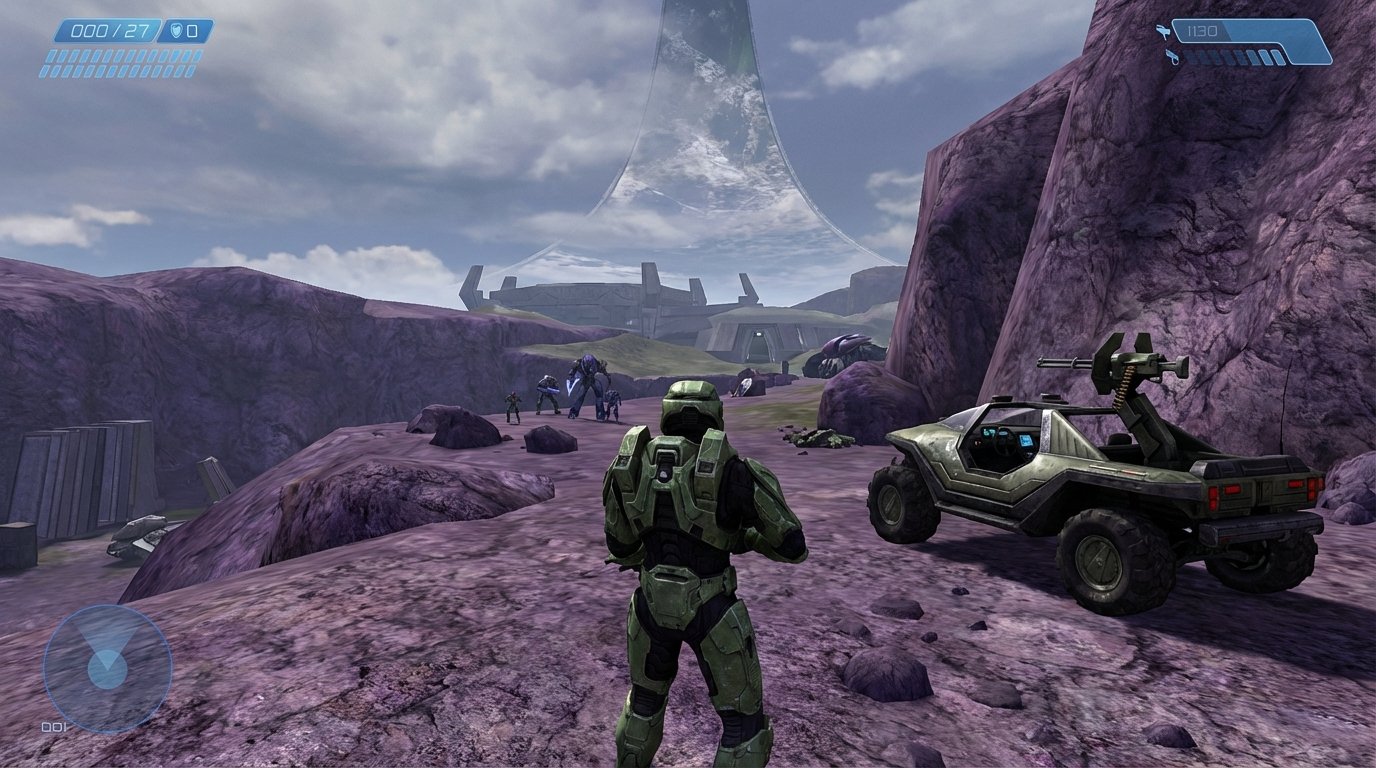Click the 1130 battery readout

click(1202, 30)
